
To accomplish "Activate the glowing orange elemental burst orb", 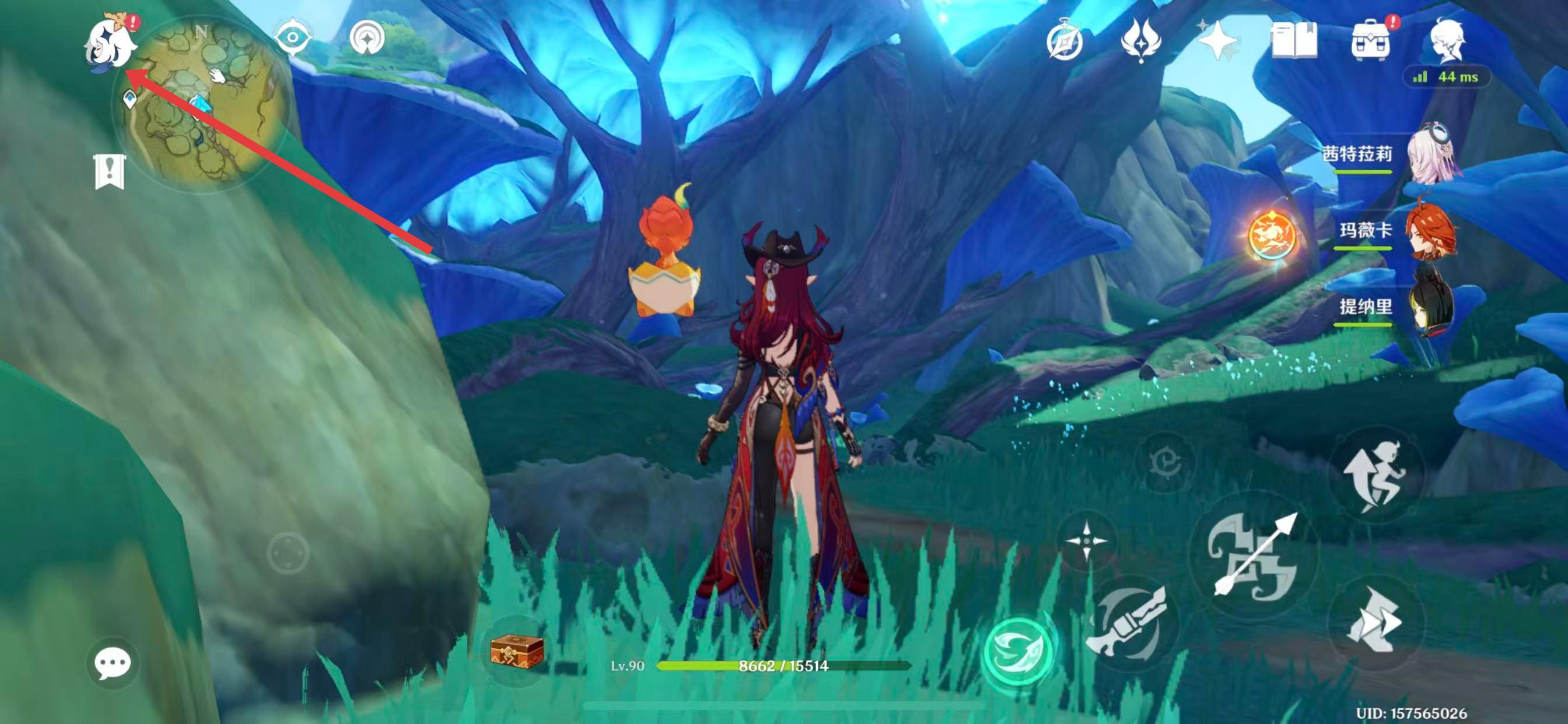I will pyautogui.click(x=1272, y=235).
